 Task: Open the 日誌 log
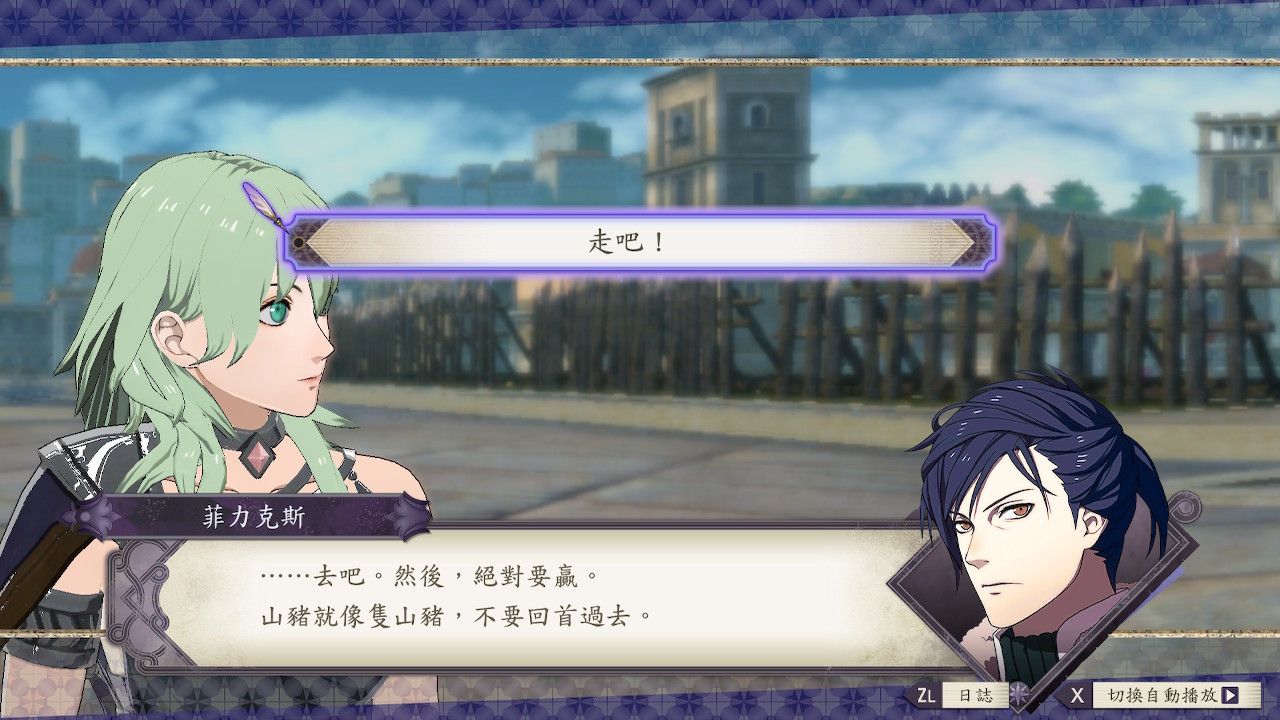point(975,695)
